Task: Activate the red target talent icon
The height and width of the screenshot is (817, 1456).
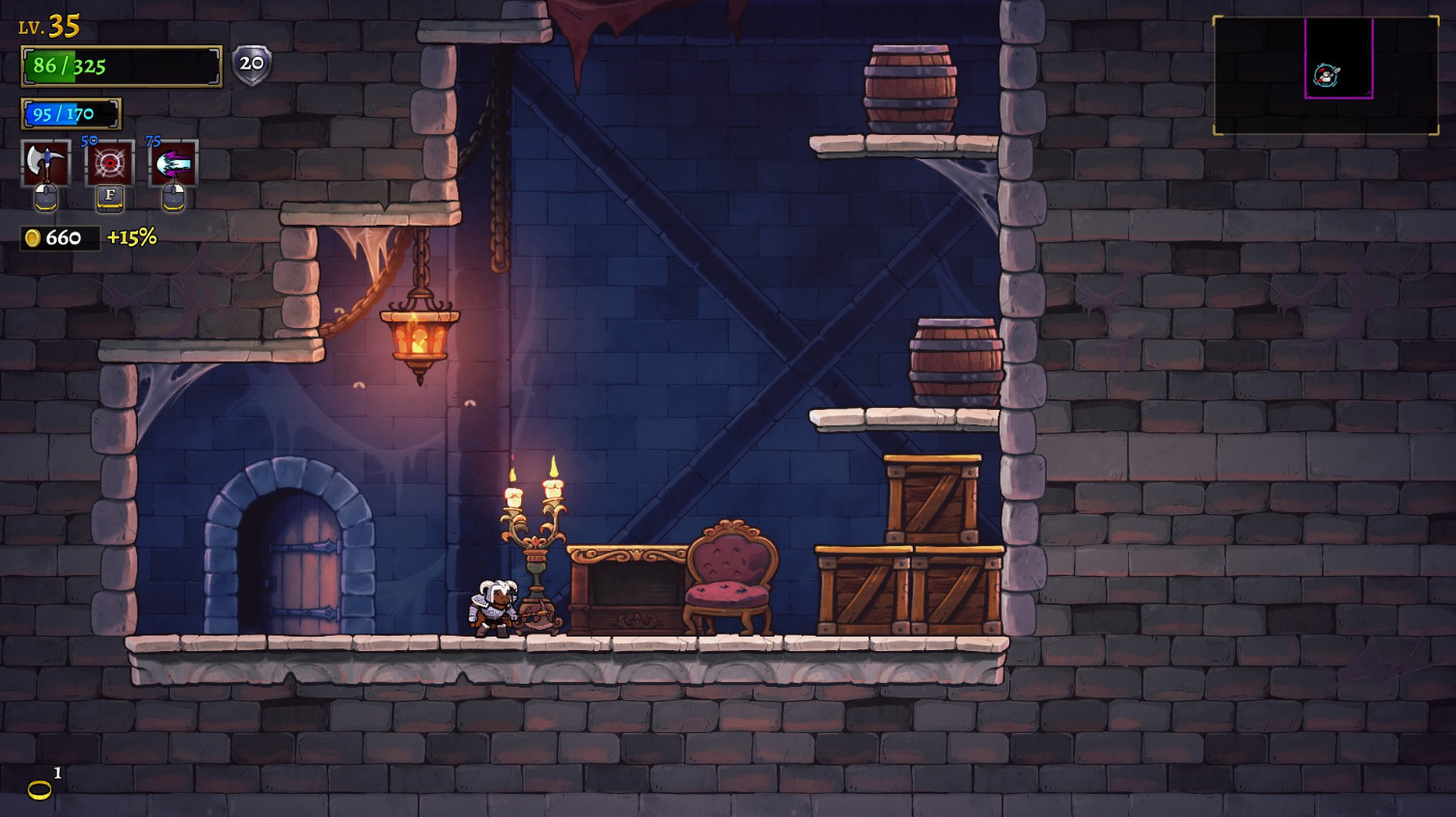Action: [109, 163]
